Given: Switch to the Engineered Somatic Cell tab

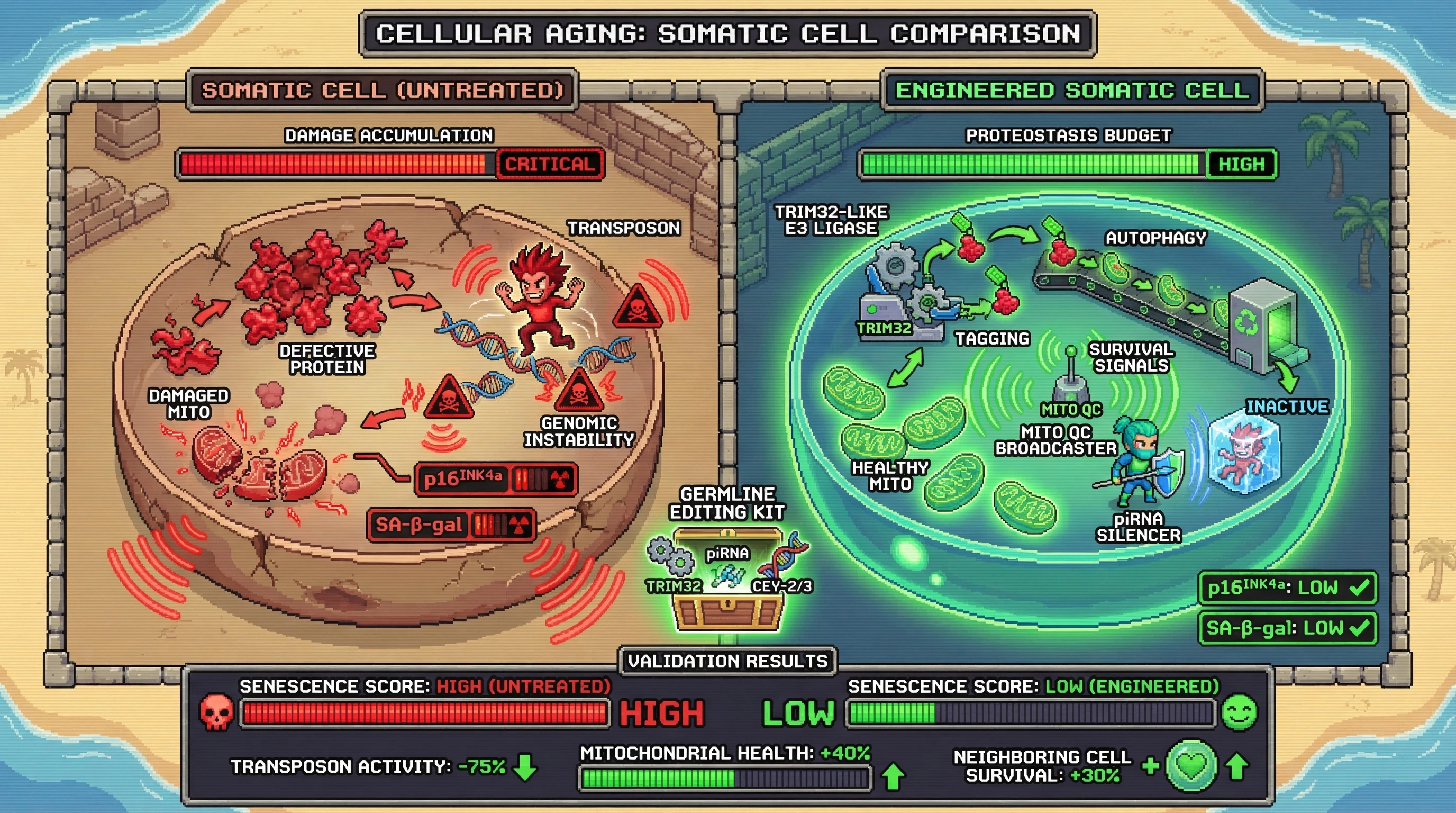Looking at the screenshot, I should (1072, 91).
